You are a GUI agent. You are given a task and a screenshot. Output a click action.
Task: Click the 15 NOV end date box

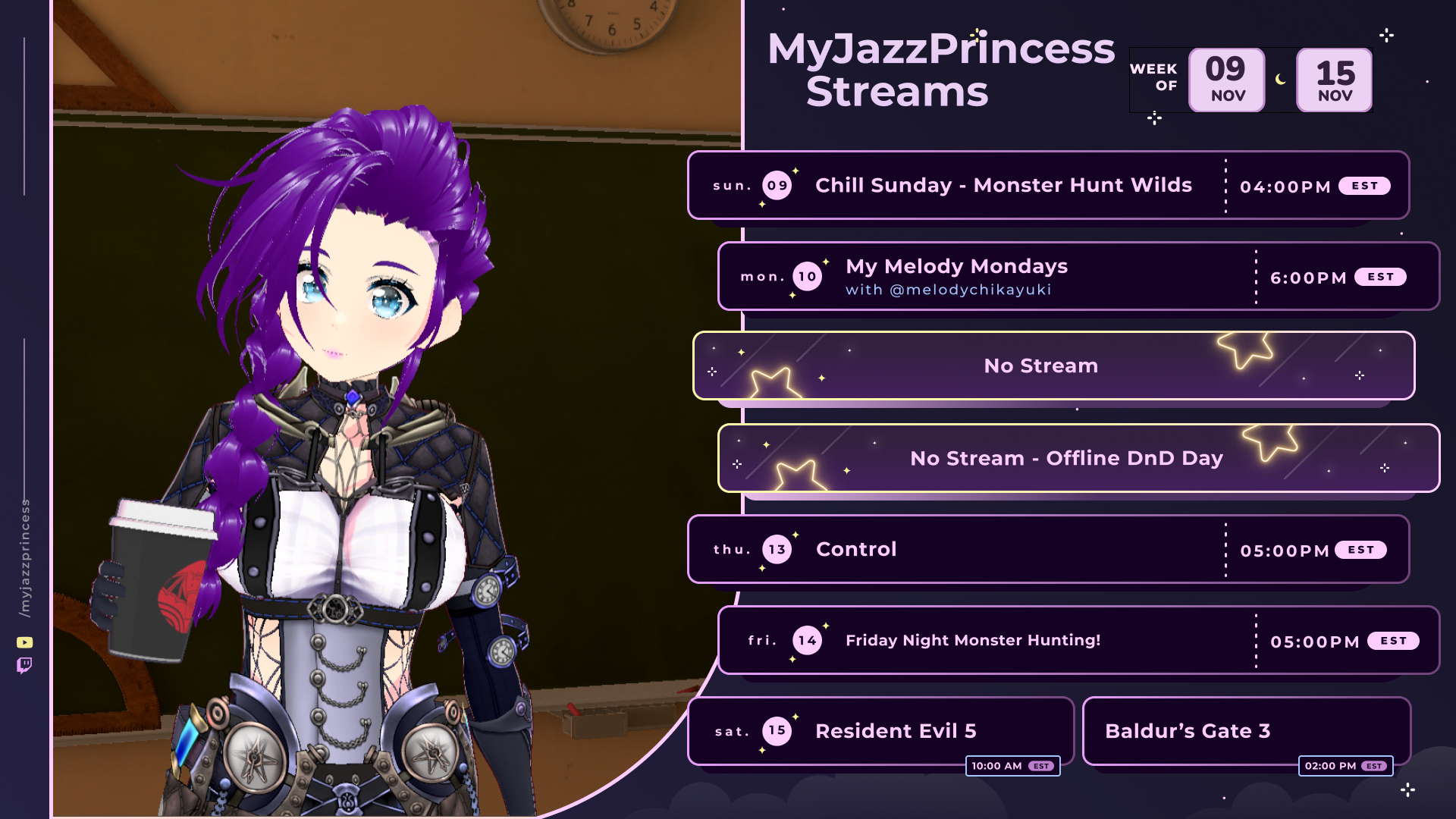(1334, 80)
